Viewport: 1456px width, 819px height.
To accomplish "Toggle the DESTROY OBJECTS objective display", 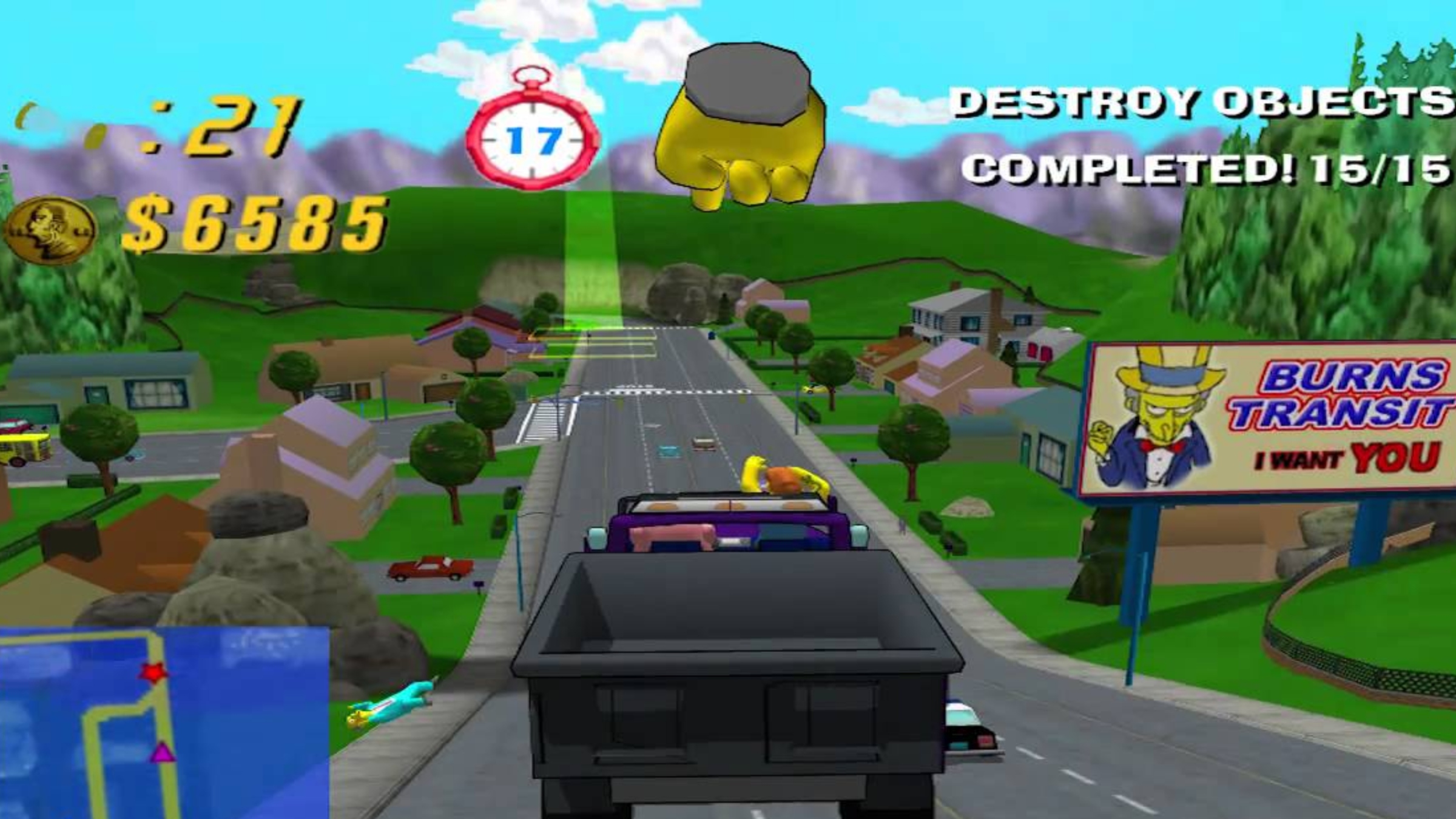I will tap(1201, 100).
